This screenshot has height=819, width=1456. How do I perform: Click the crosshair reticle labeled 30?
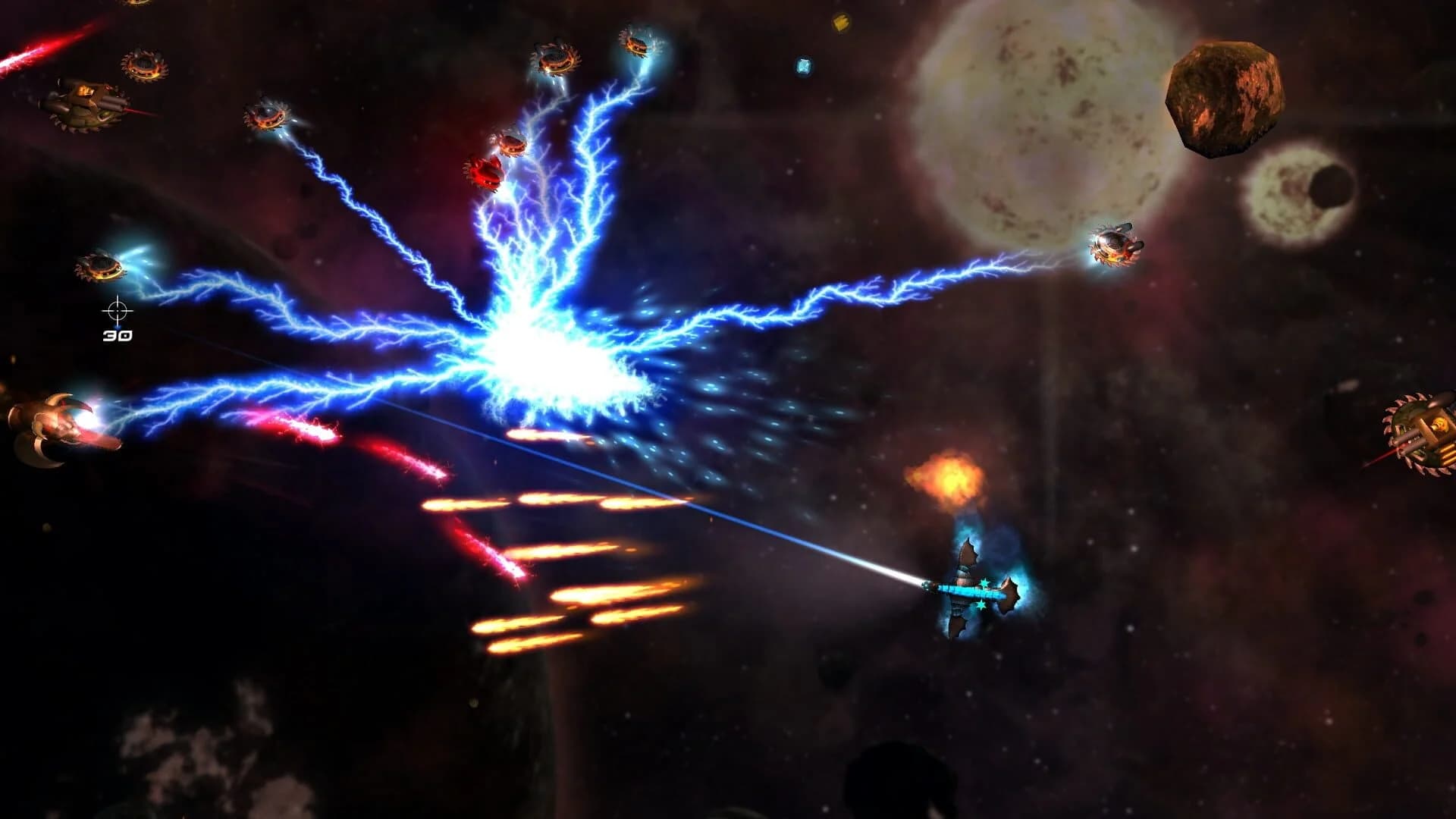(118, 309)
